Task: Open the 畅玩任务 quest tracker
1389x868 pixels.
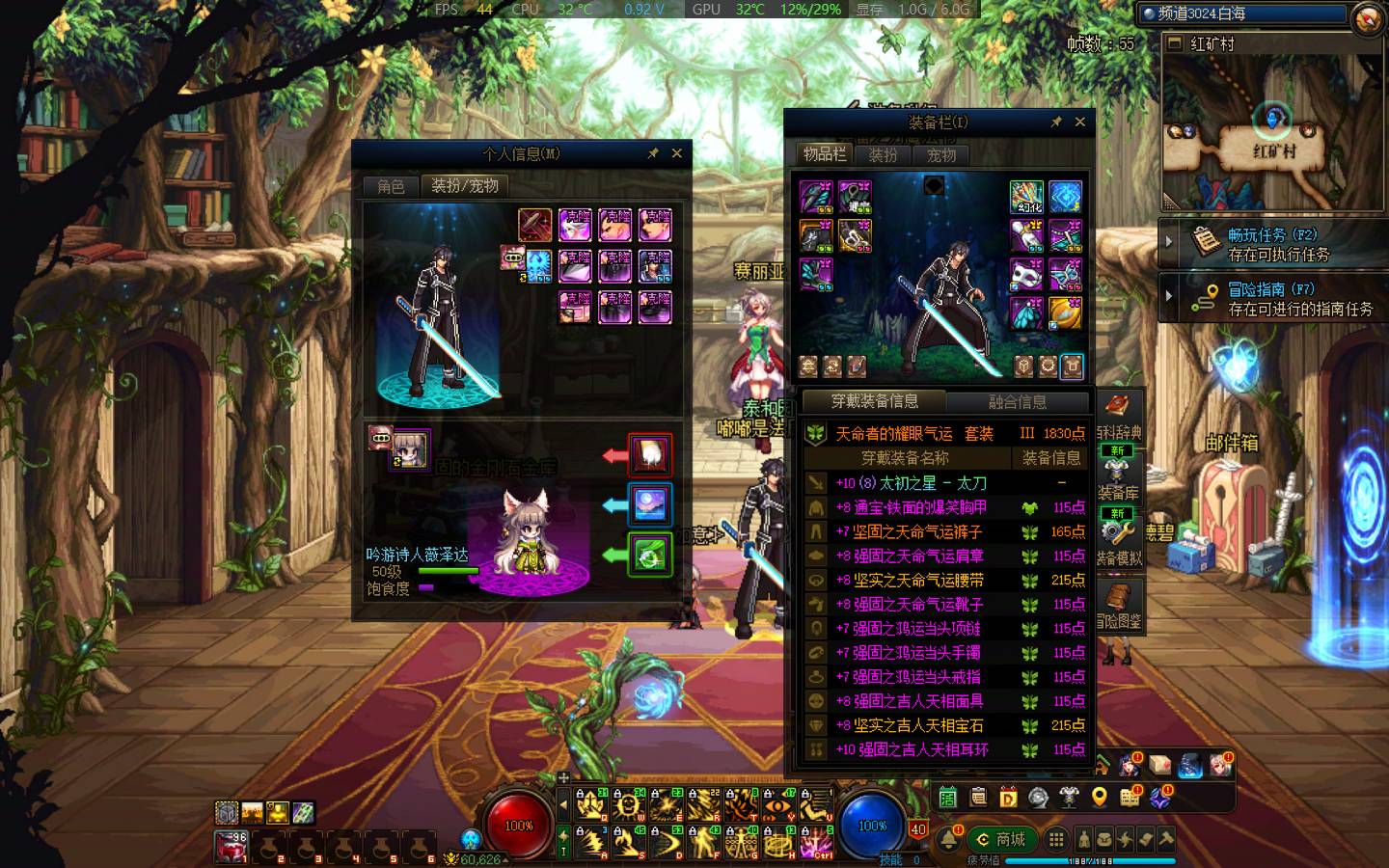Action: (x=1271, y=244)
